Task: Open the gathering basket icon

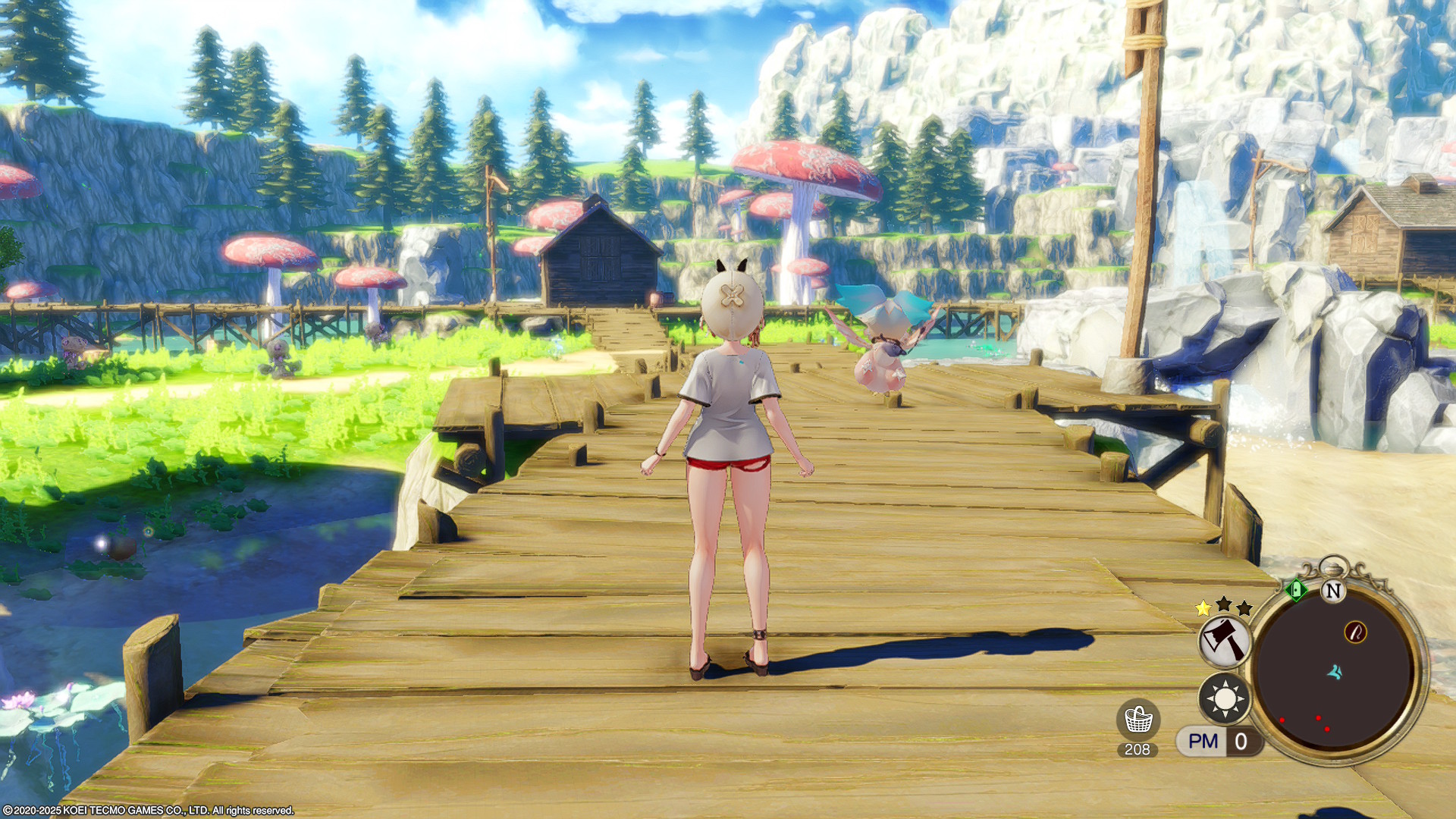Action: pos(1137,720)
